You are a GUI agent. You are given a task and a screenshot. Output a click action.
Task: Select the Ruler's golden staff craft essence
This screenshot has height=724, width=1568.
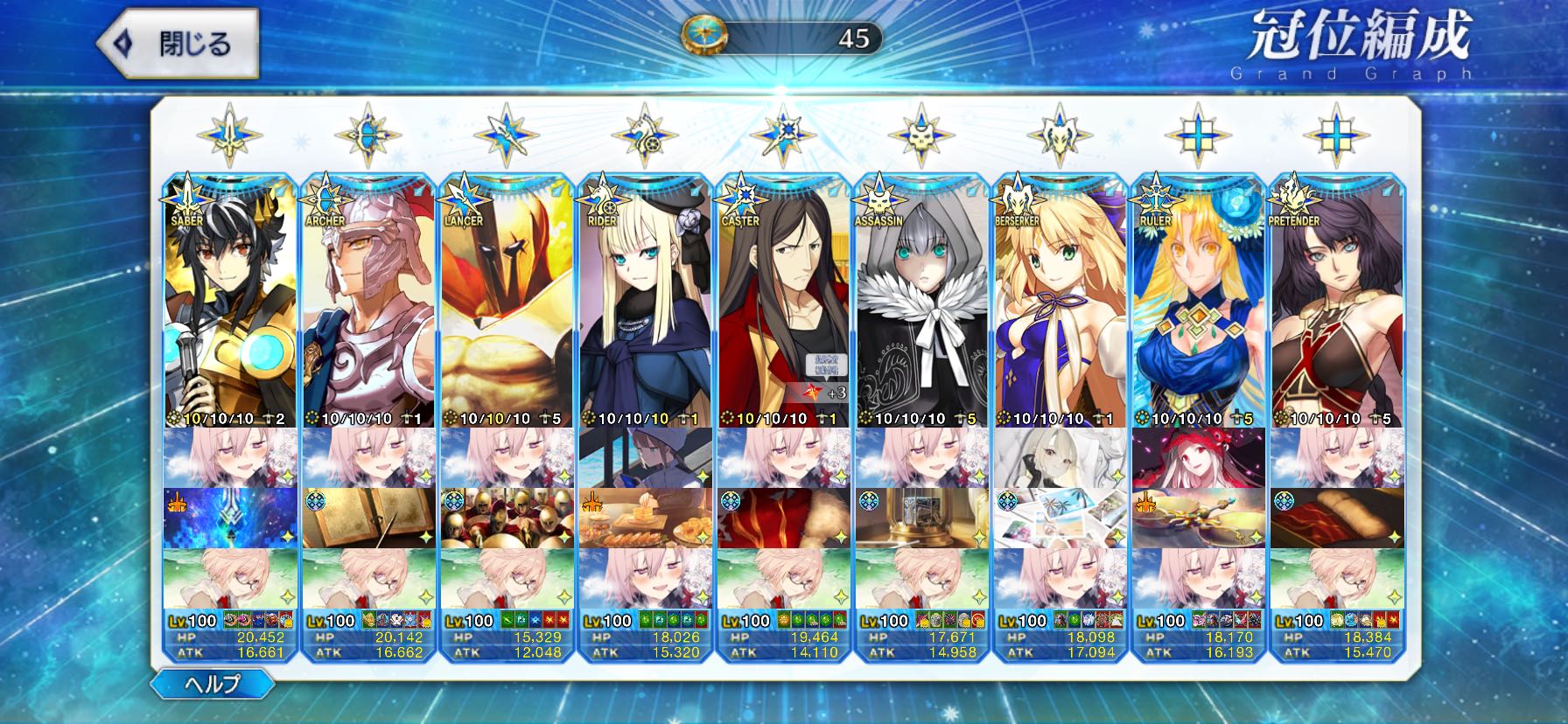coord(1198,518)
